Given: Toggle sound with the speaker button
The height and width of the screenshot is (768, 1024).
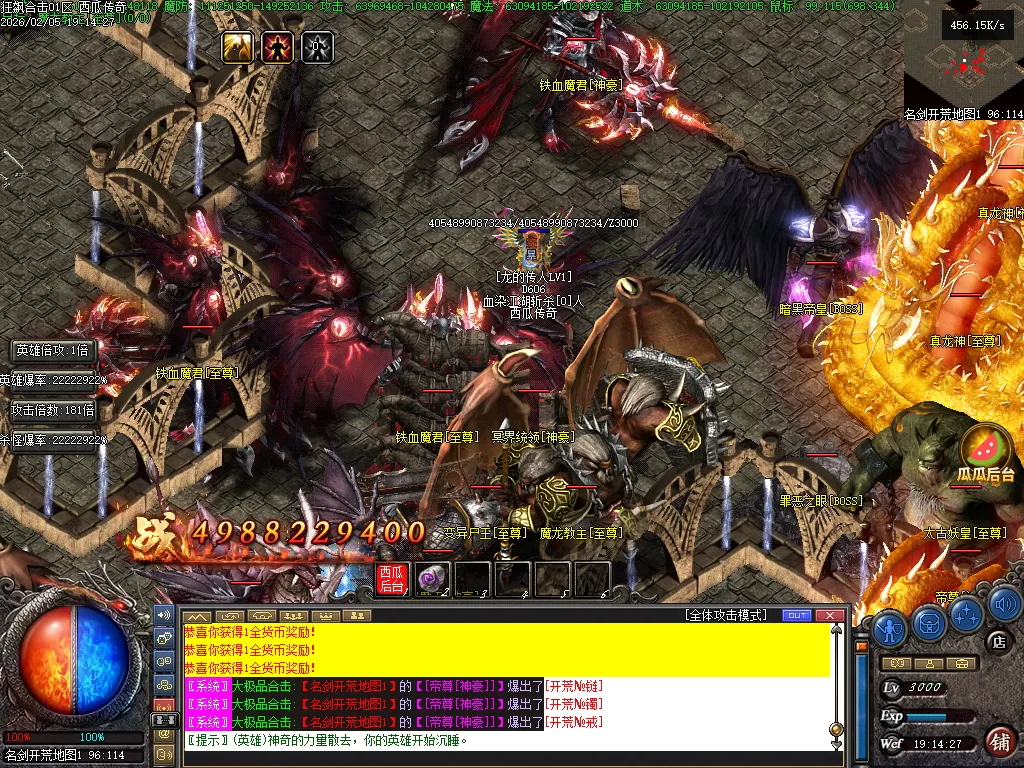Looking at the screenshot, I should [x=1004, y=603].
